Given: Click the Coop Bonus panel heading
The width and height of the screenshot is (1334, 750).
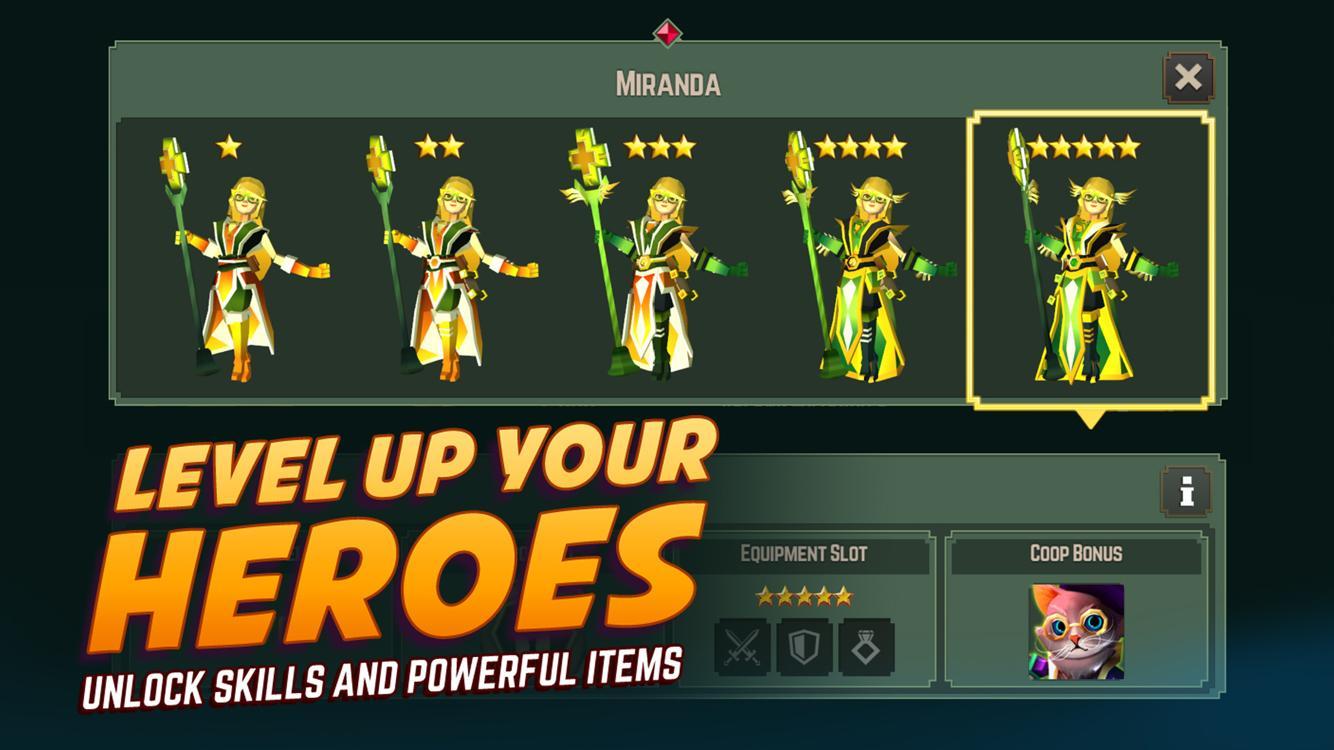Looking at the screenshot, I should [x=1077, y=552].
